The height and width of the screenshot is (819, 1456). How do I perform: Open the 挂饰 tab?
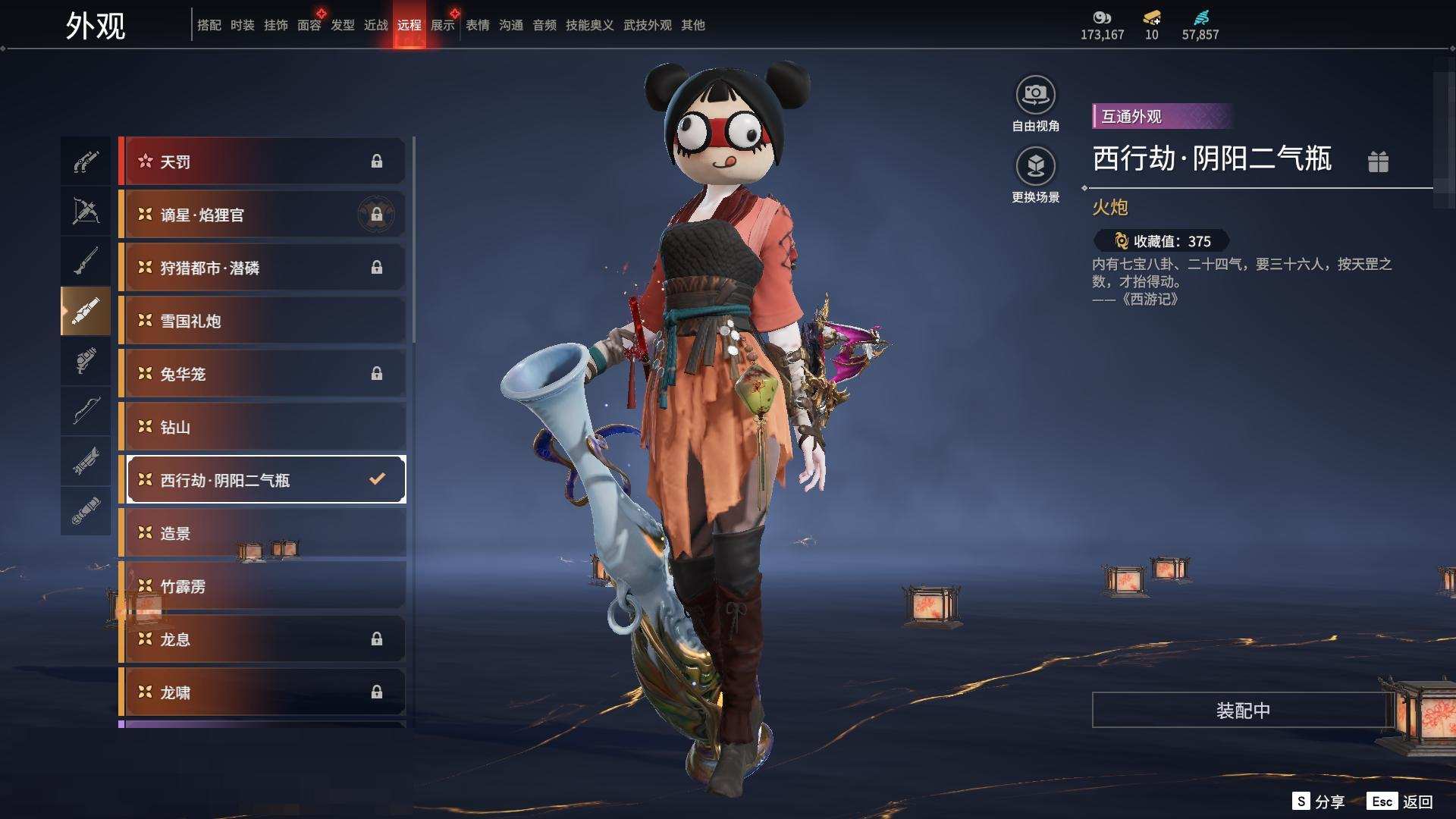click(276, 25)
